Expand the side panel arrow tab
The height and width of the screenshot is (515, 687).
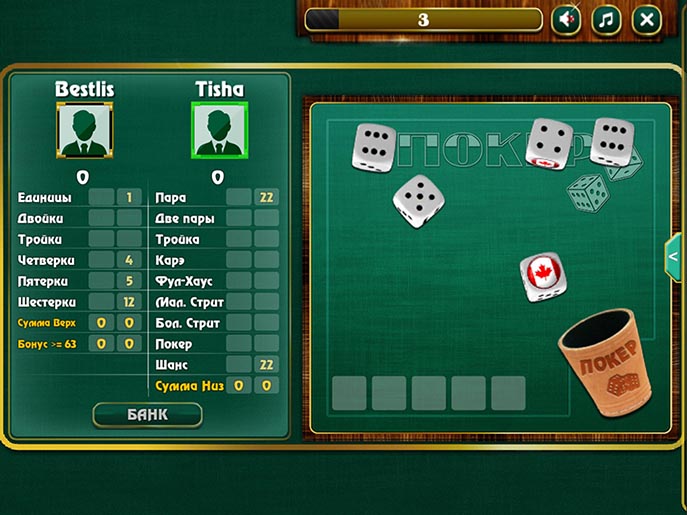pos(673,257)
